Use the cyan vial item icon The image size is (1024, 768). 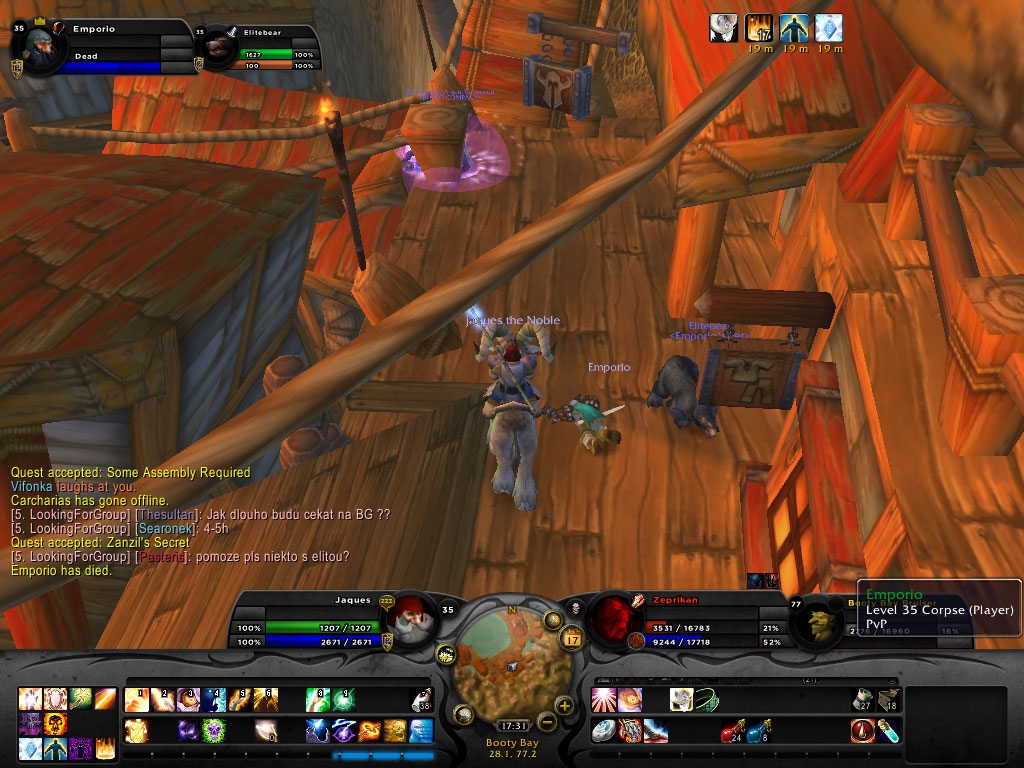(888, 731)
